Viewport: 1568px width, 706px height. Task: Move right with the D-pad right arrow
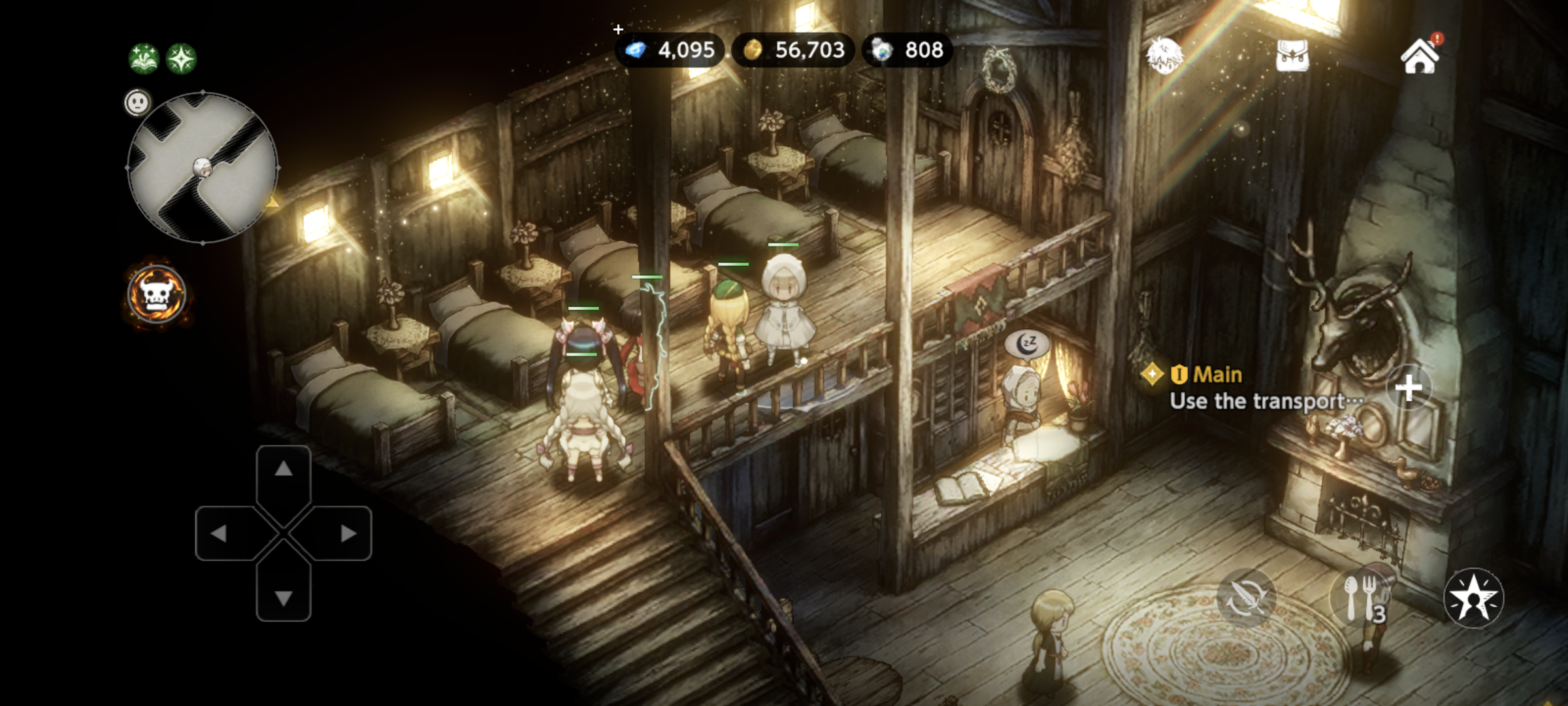pyautogui.click(x=348, y=533)
